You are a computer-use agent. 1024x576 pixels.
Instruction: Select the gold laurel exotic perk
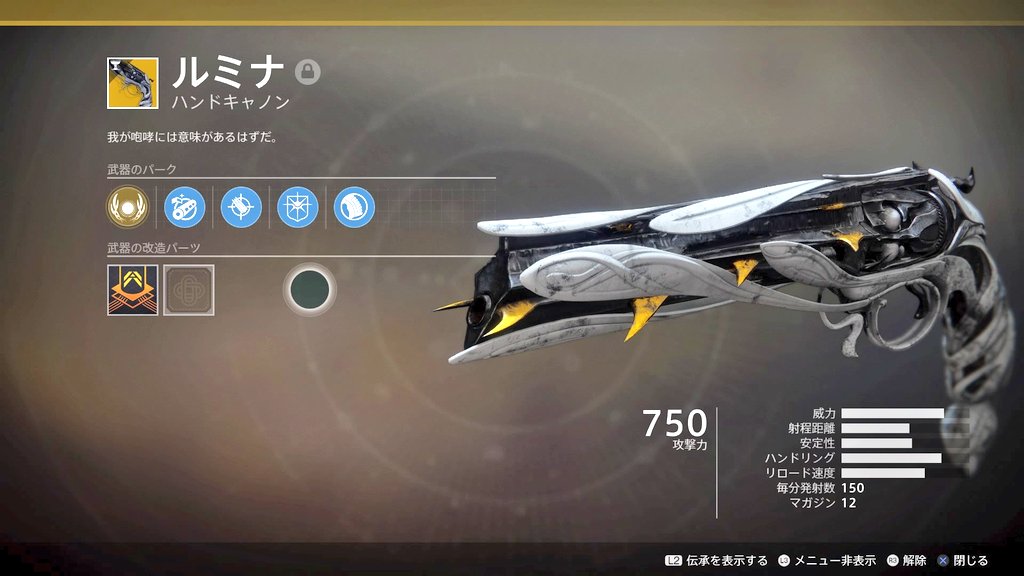point(127,207)
